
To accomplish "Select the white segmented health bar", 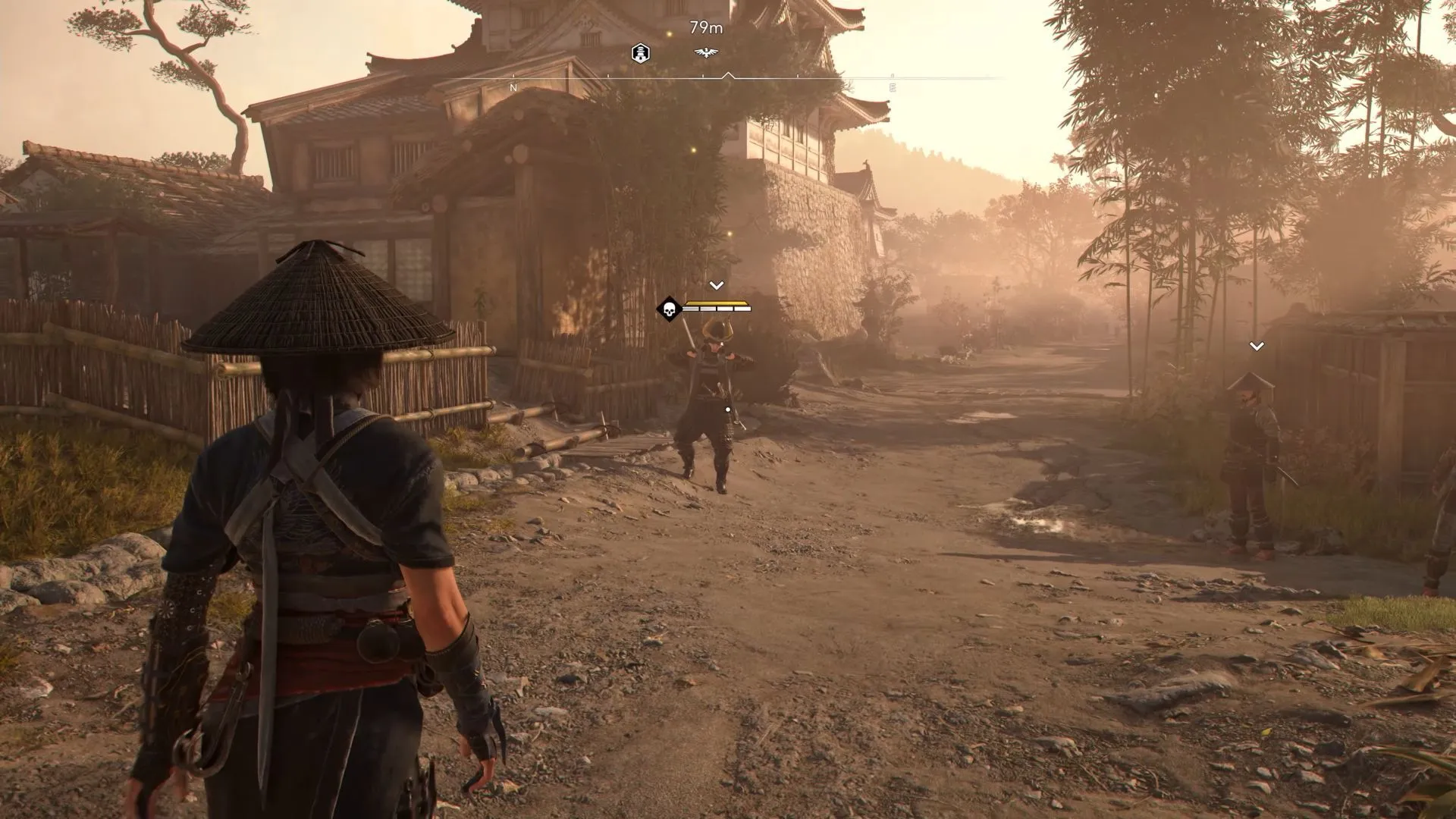I will 717,309.
